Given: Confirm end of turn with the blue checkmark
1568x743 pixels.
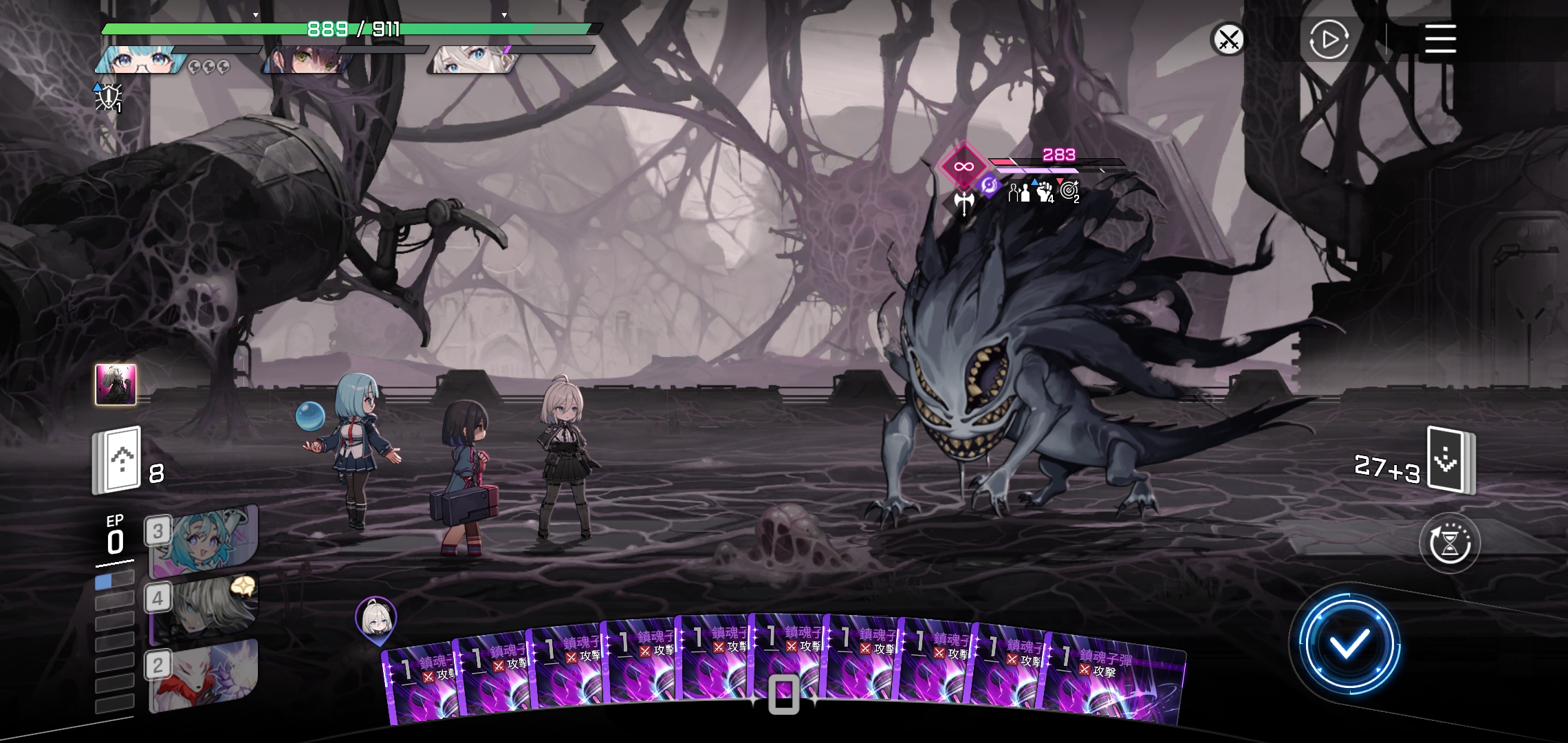Looking at the screenshot, I should (1348, 645).
